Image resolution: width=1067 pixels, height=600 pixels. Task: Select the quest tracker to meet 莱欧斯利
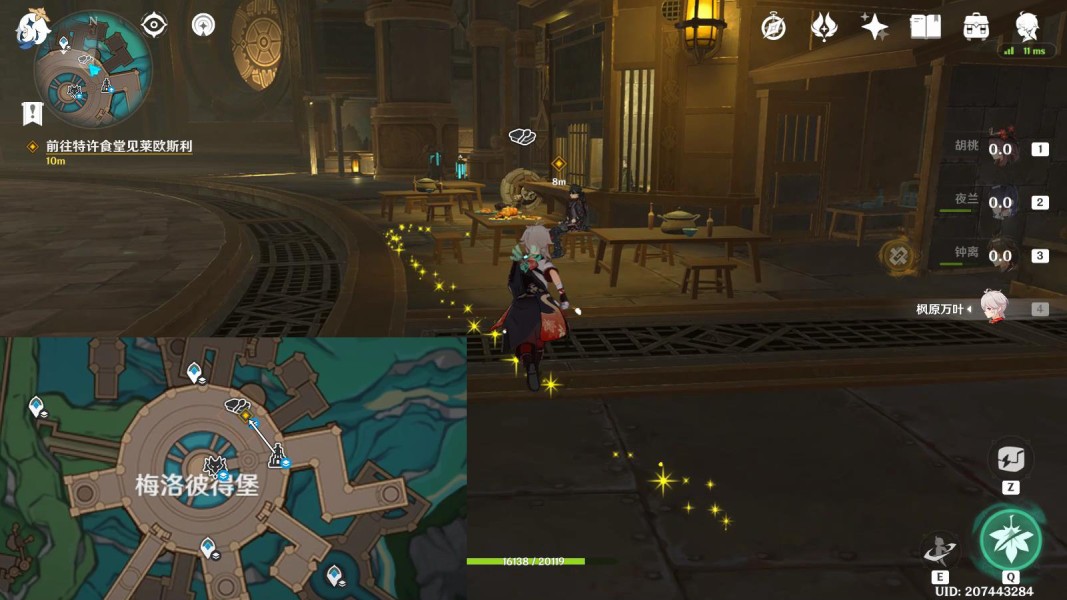pos(118,146)
